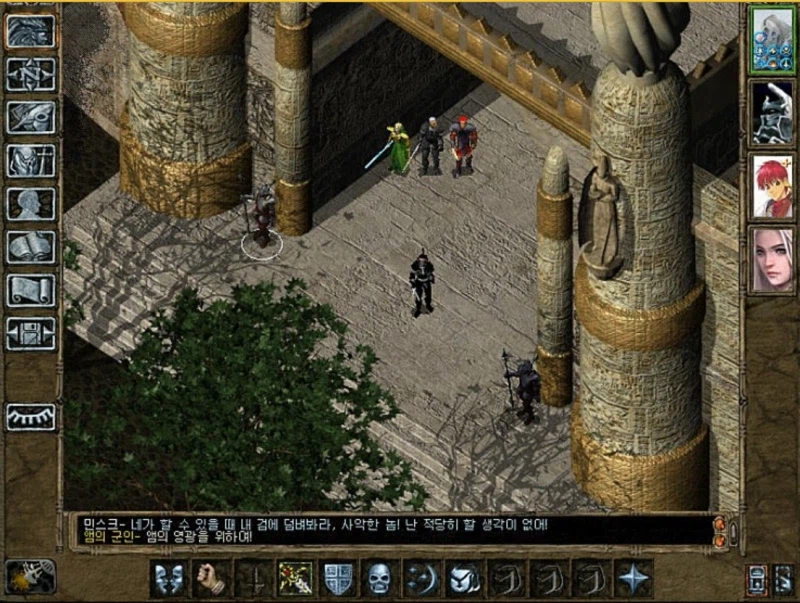Screen dimensions: 800x603
Task: Select the dark armored gauntlet portrait
Action: point(771,112)
